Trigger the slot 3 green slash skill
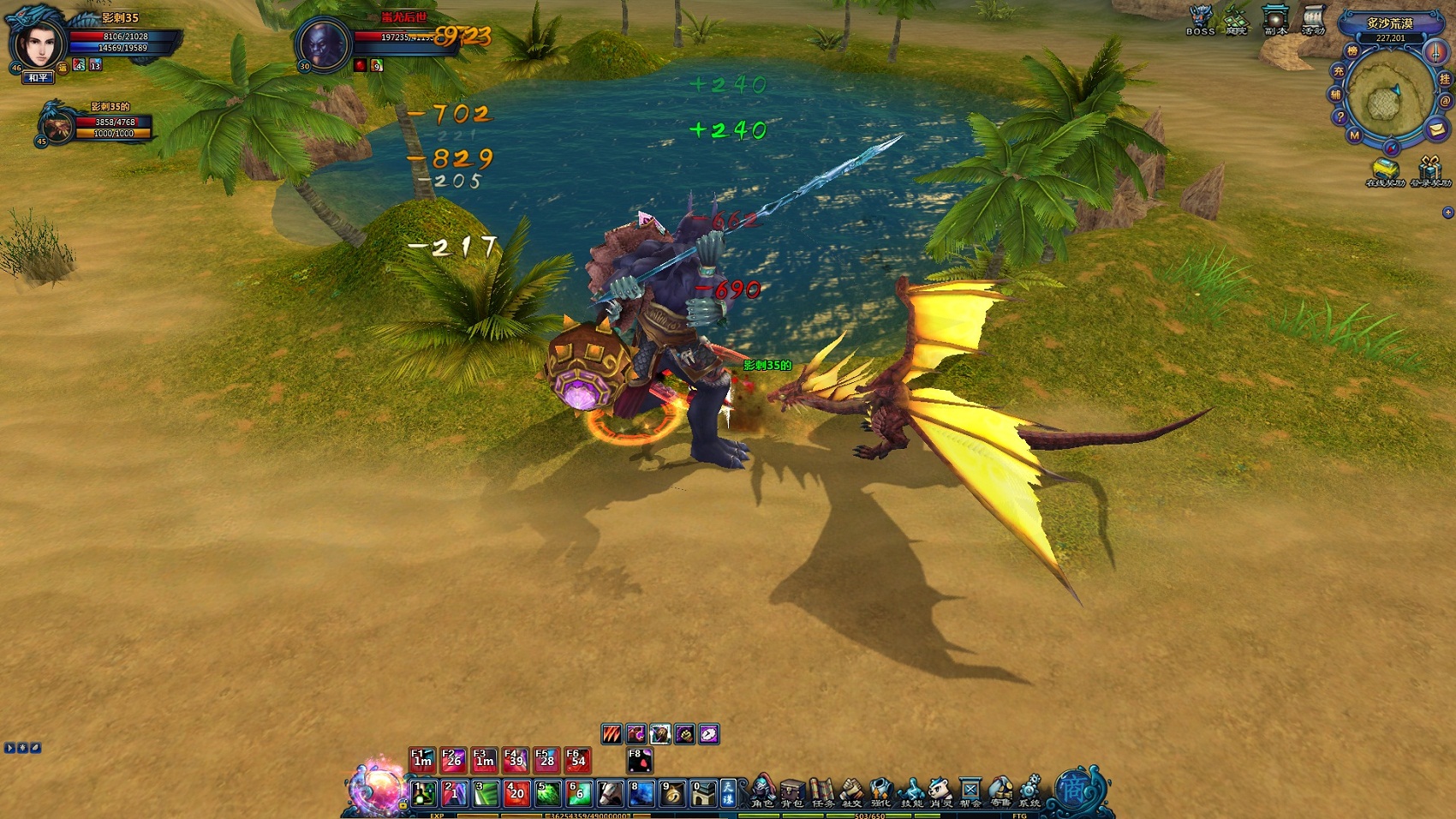1456x819 pixels. coord(486,793)
